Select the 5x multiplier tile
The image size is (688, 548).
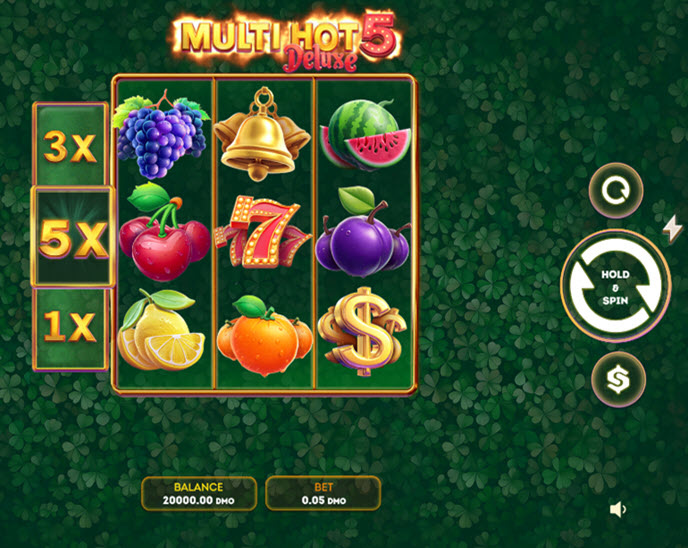(x=72, y=237)
